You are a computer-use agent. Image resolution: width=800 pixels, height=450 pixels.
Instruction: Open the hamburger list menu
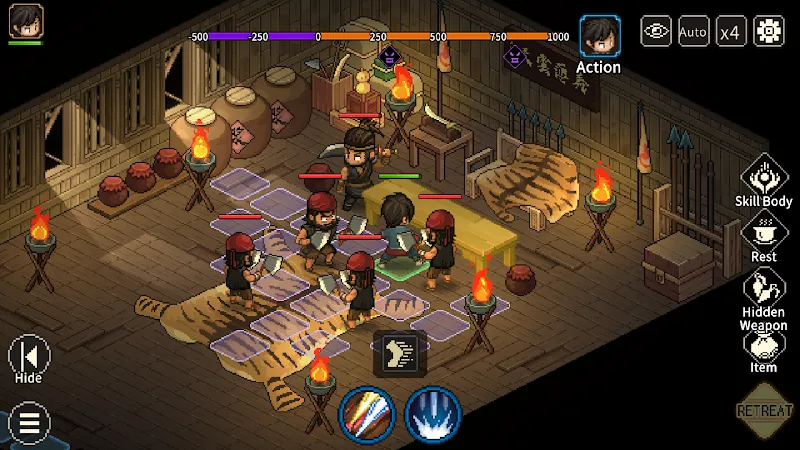(28, 423)
